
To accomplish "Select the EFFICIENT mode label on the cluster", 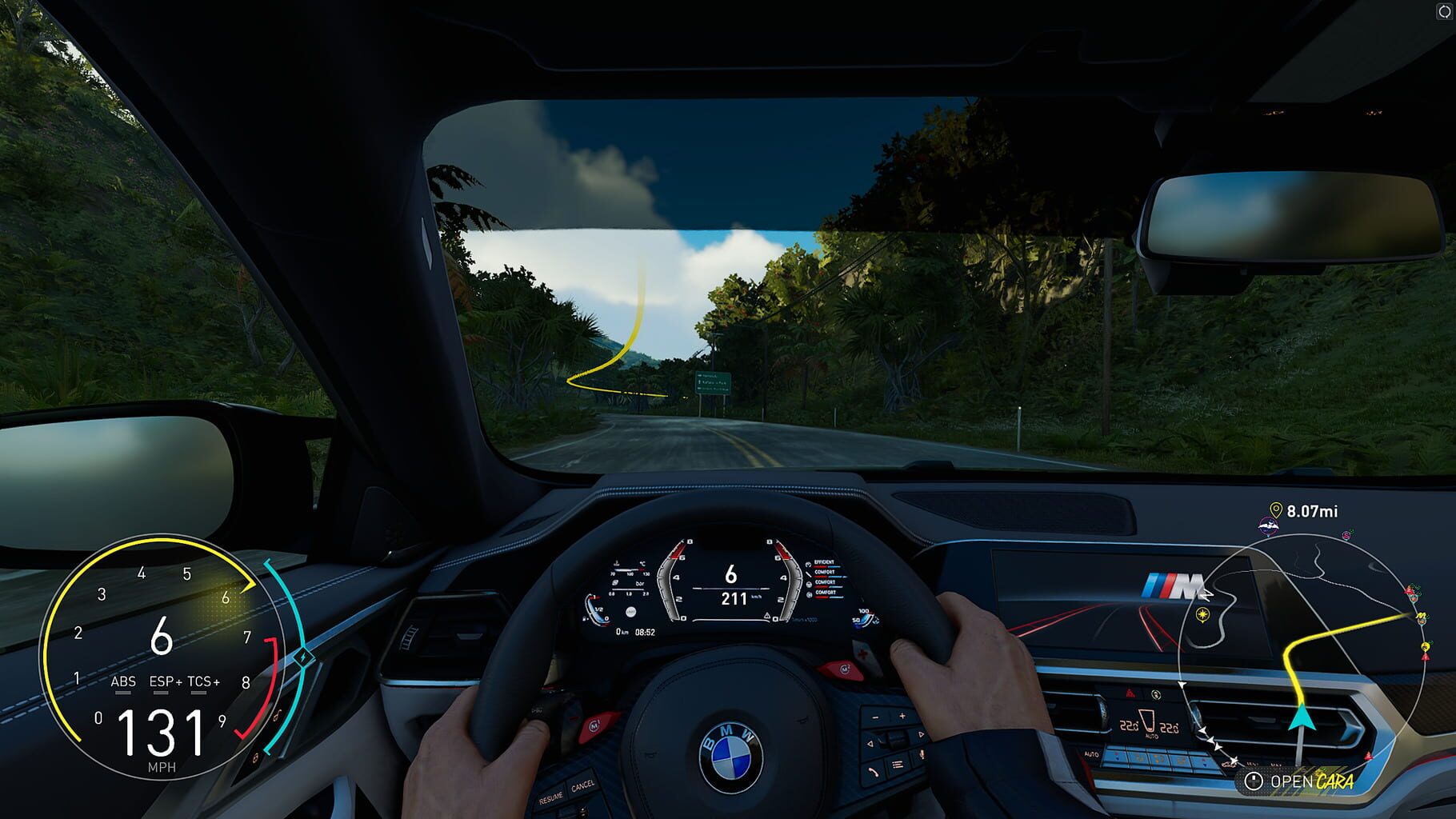I will [824, 562].
